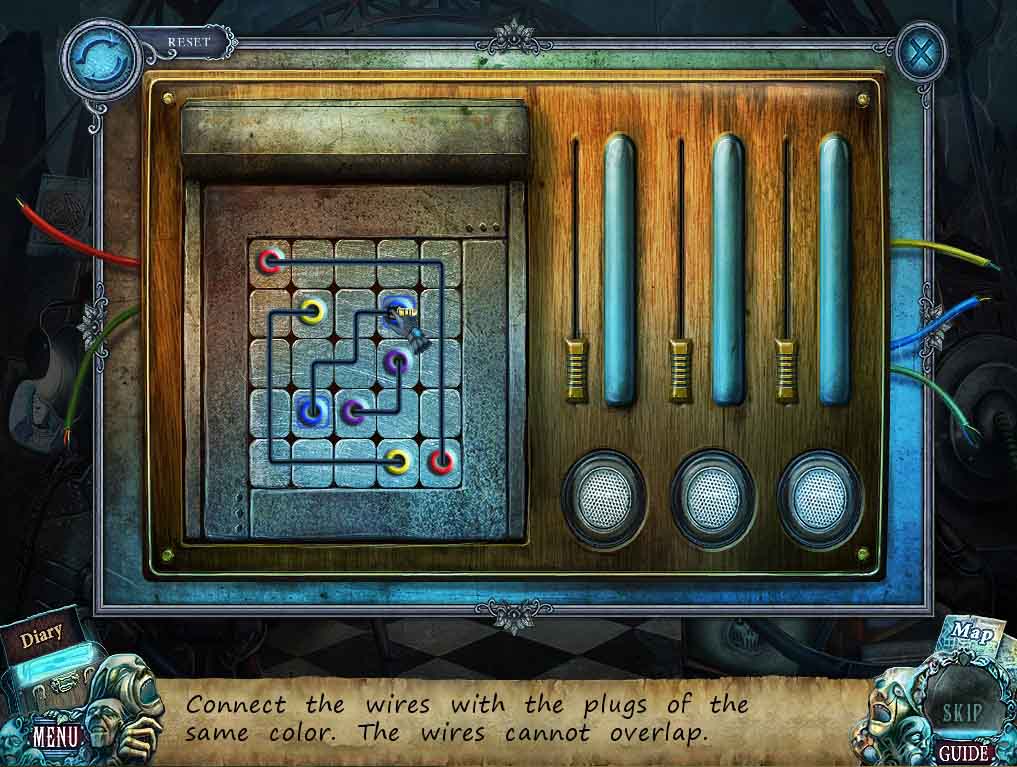
Task: Choose the yellow plug on the grid's second row
Action: pyautogui.click(x=313, y=311)
